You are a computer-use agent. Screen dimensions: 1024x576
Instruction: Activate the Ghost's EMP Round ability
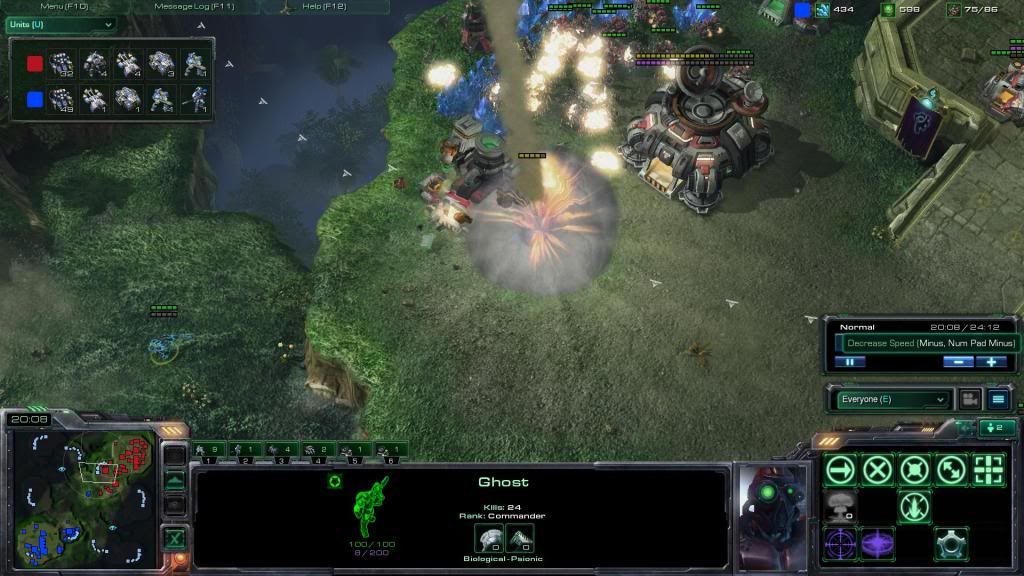[878, 543]
